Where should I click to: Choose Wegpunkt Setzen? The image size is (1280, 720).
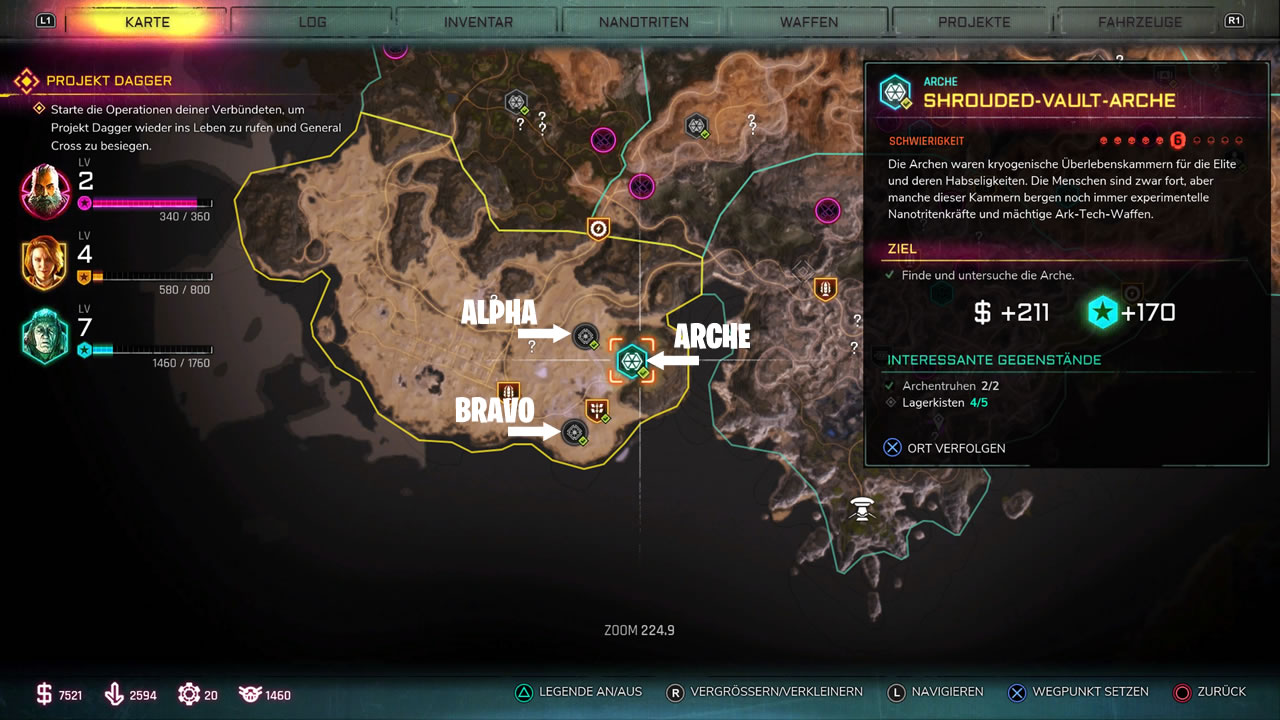click(x=1079, y=692)
